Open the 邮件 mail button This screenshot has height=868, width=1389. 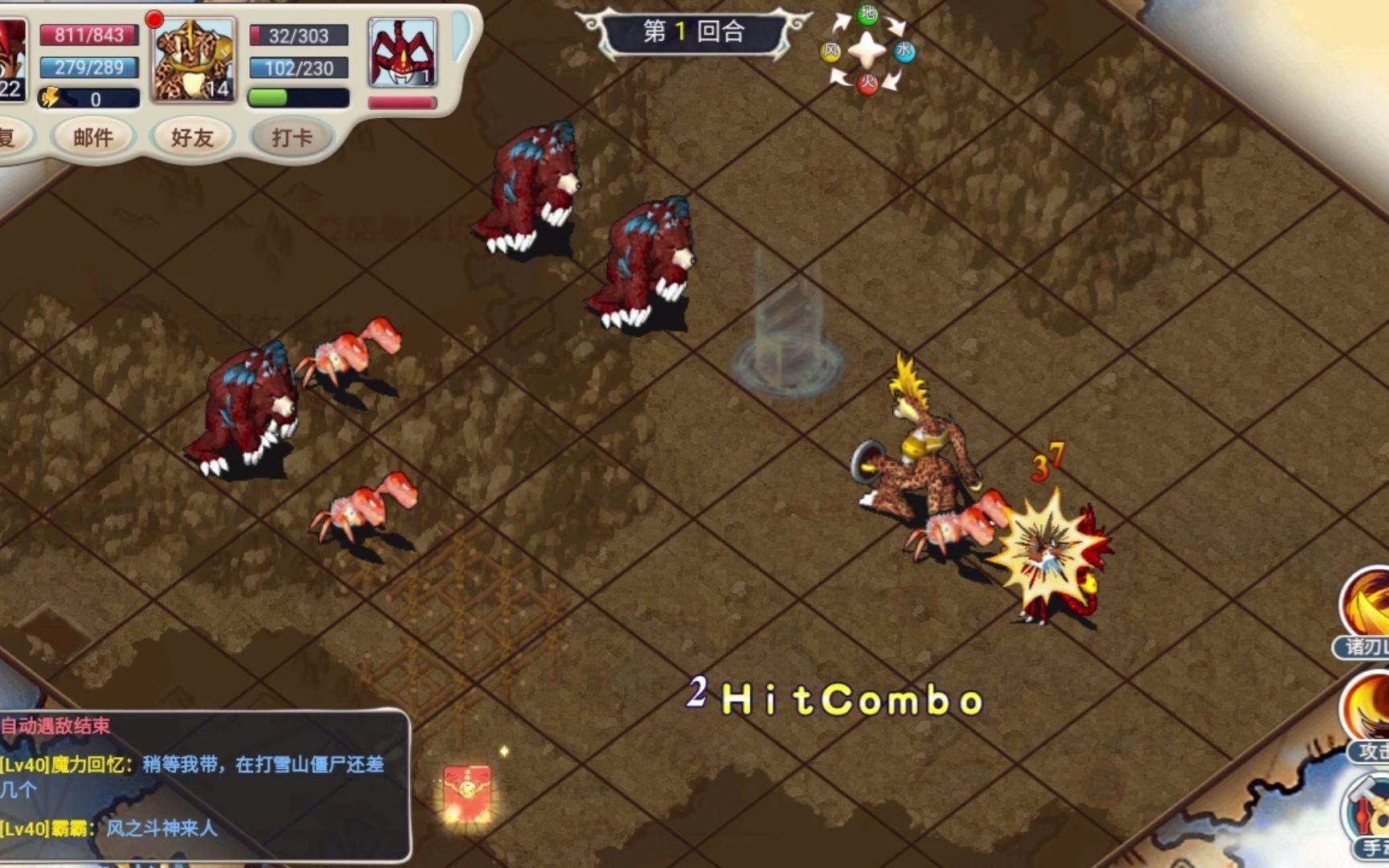[x=93, y=138]
